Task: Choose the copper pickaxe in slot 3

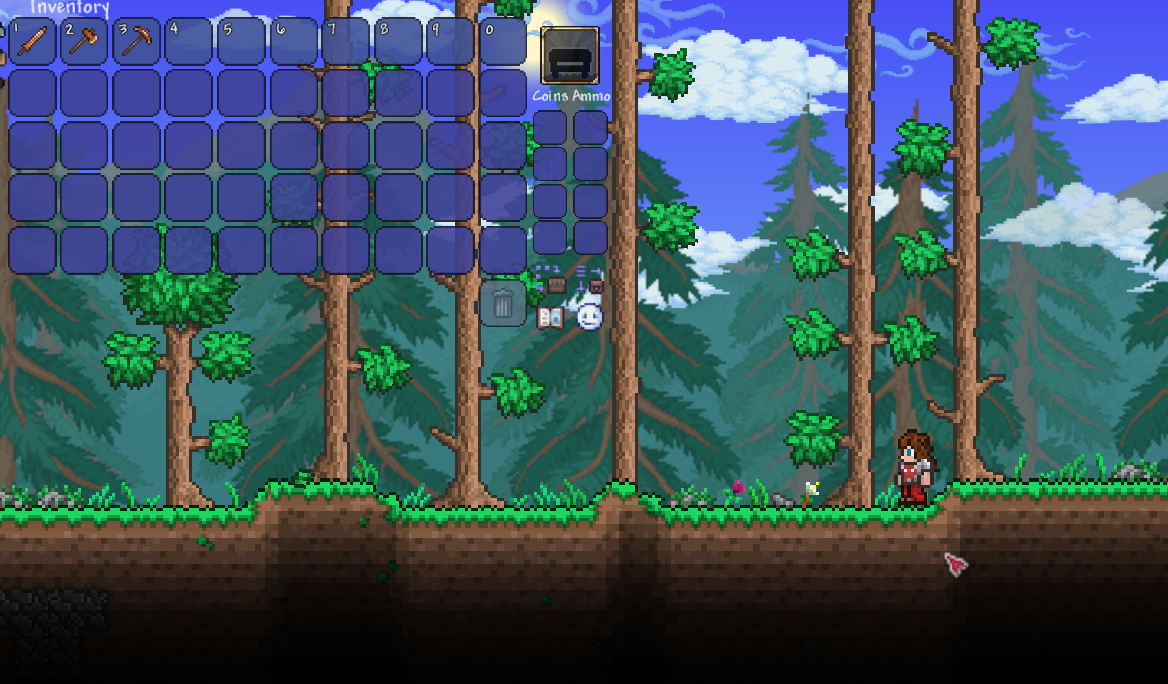Action: [x=137, y=42]
